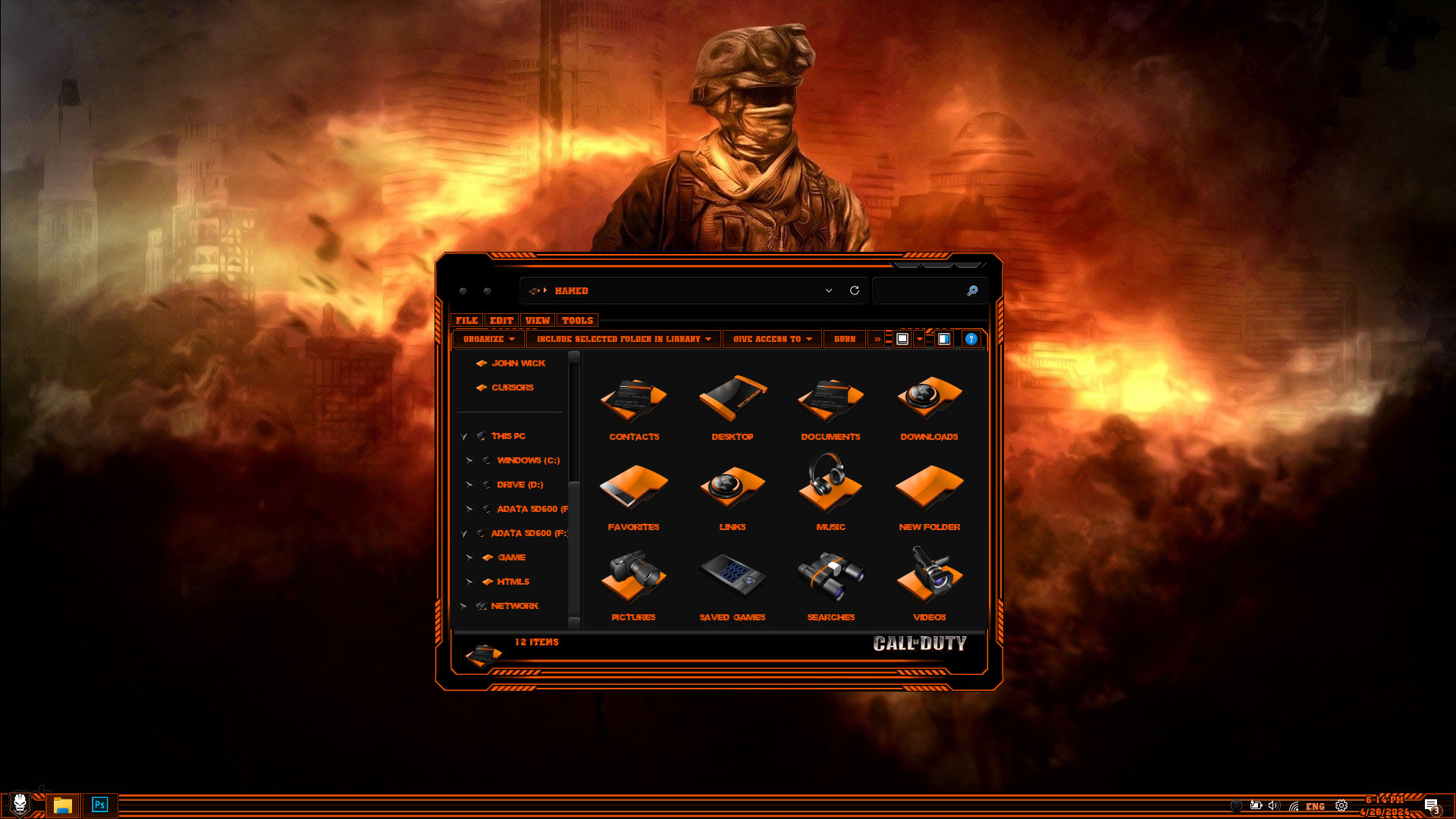The width and height of the screenshot is (1456, 819).
Task: Click the Burn toolbar button
Action: coord(845,339)
